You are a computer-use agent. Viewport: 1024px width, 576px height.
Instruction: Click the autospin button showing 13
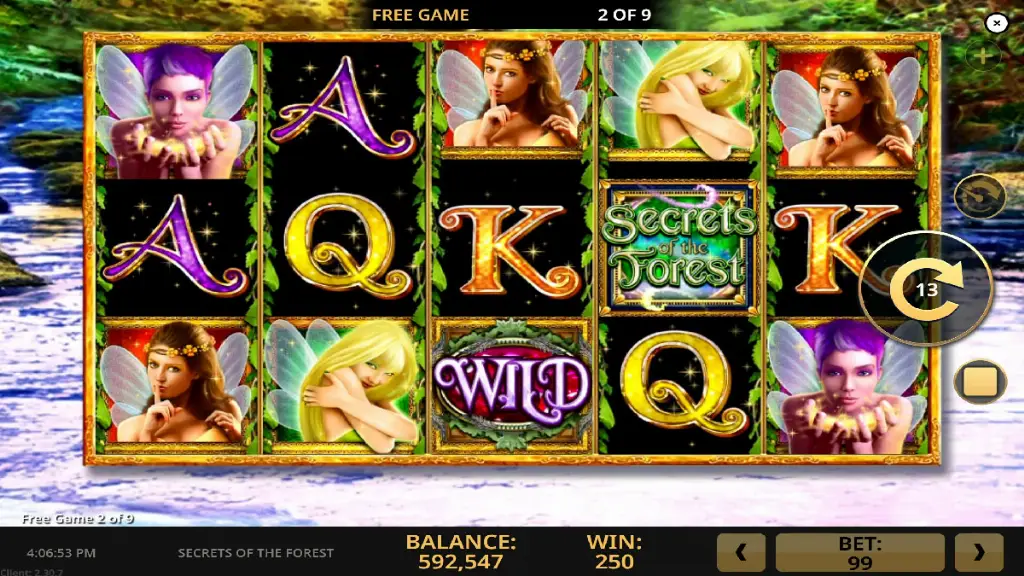coord(926,289)
